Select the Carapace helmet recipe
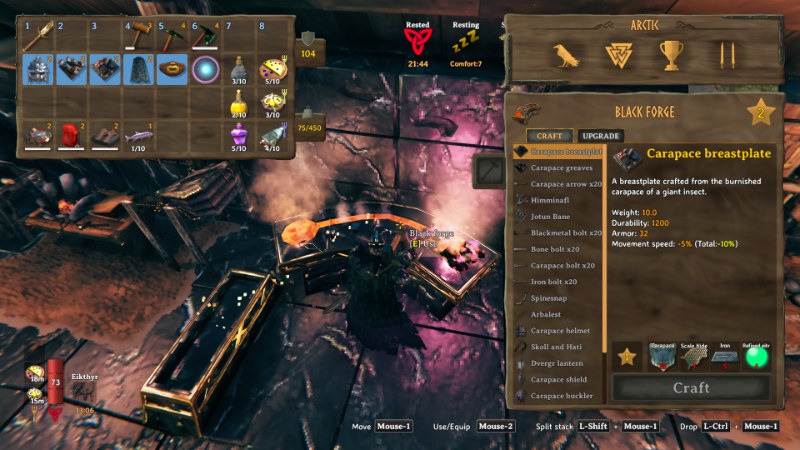The image size is (800, 450). [x=560, y=331]
